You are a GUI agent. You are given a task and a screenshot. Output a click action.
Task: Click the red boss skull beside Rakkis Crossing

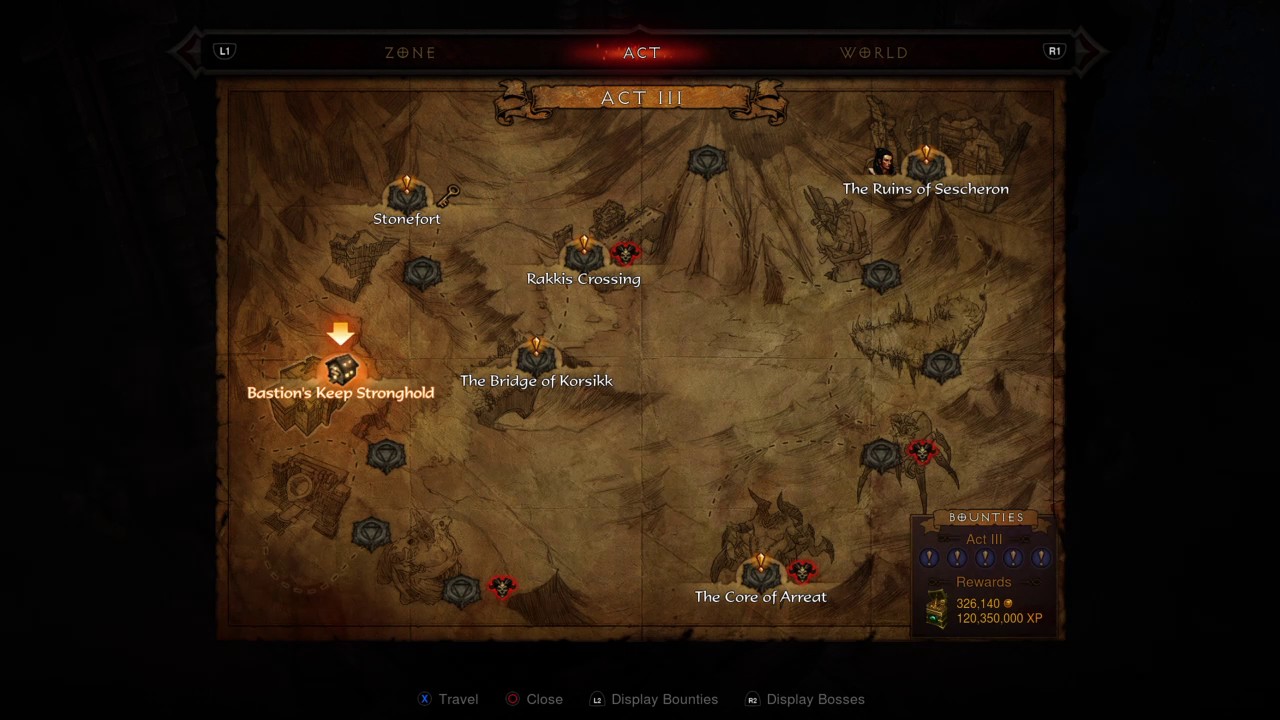coord(625,254)
